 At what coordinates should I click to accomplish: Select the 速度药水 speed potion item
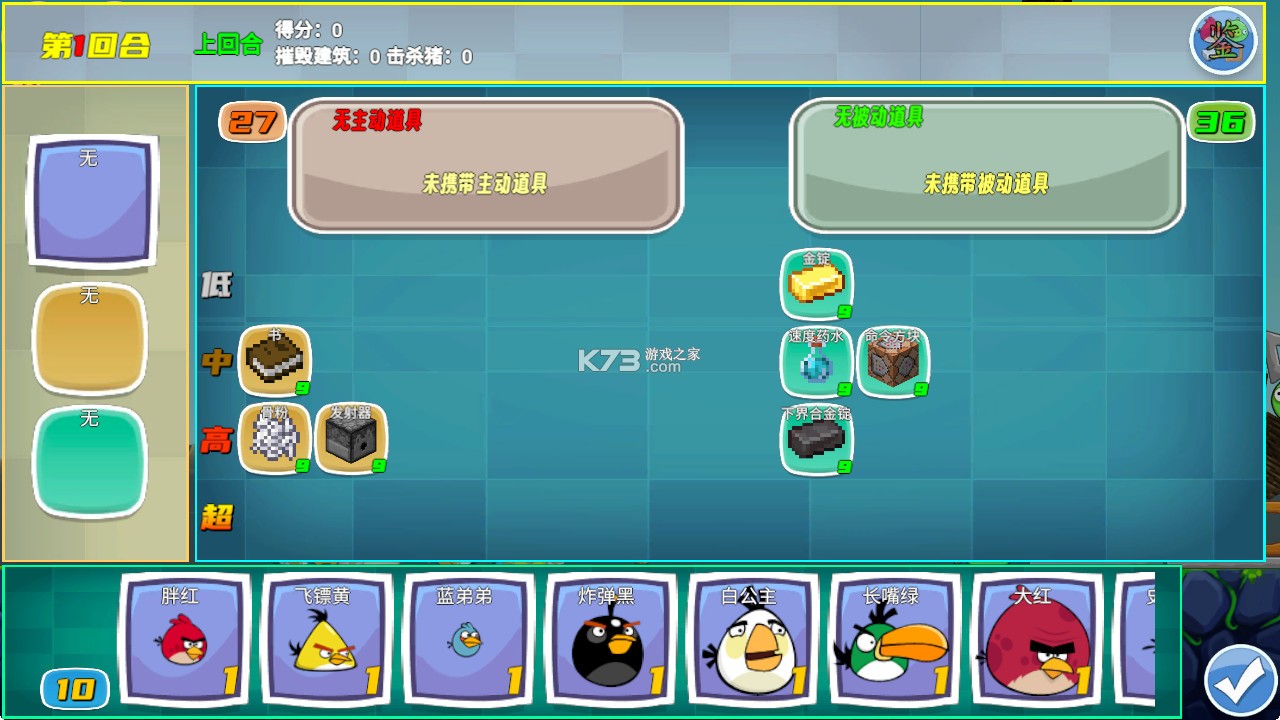click(x=817, y=362)
